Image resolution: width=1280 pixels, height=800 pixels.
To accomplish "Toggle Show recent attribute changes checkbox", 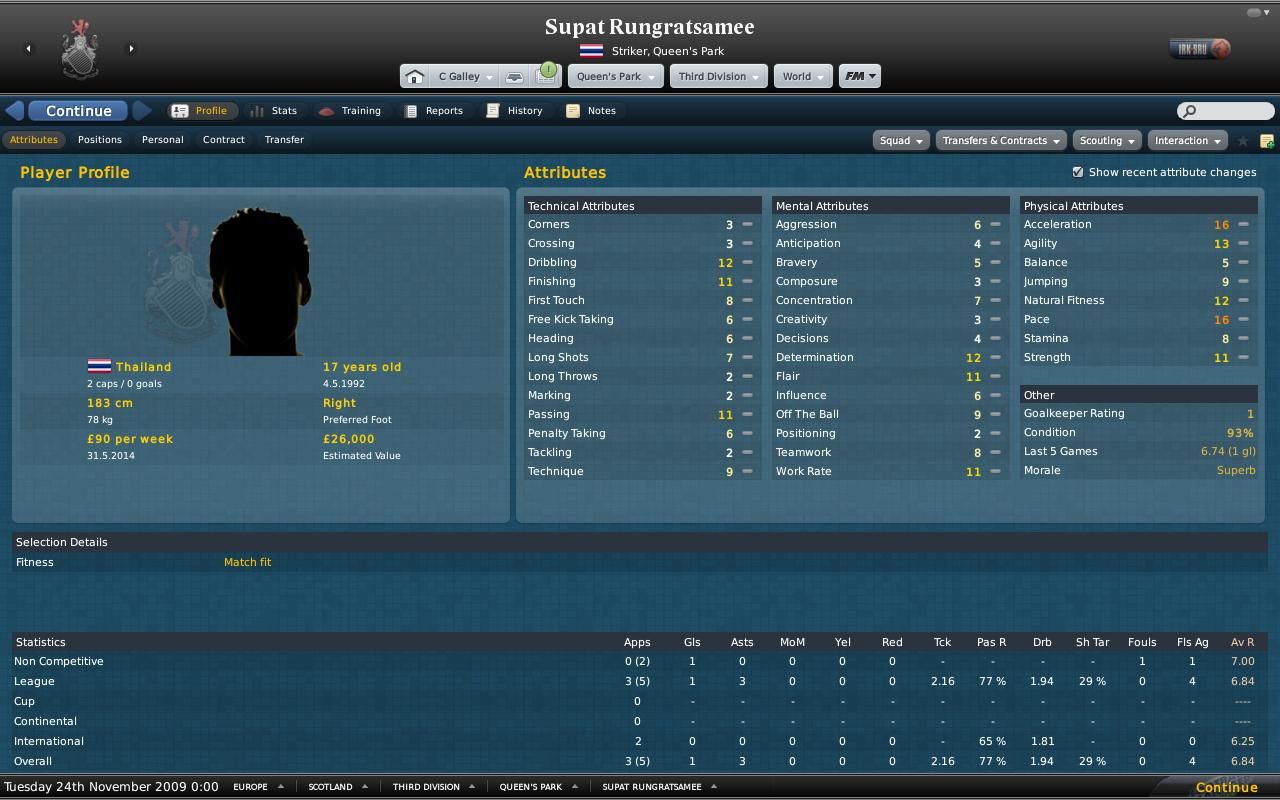I will point(1078,172).
